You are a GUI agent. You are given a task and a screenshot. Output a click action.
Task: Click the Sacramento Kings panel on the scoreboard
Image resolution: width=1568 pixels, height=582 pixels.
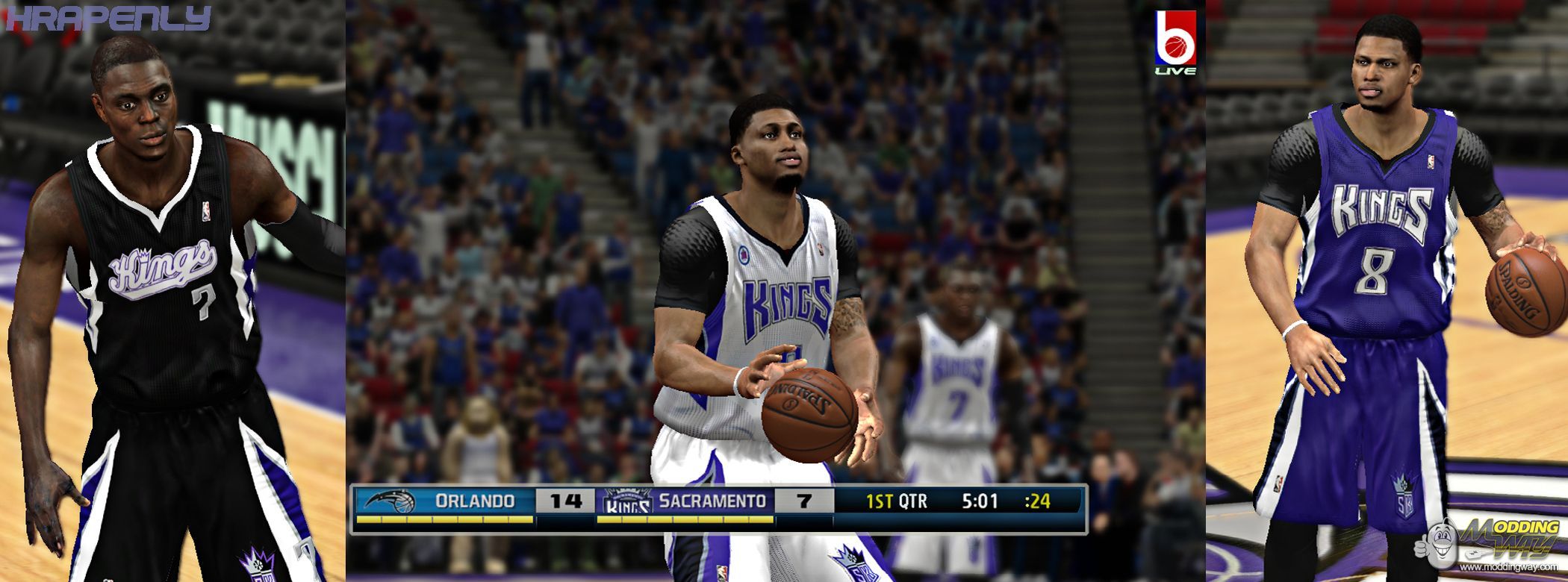(x=685, y=501)
